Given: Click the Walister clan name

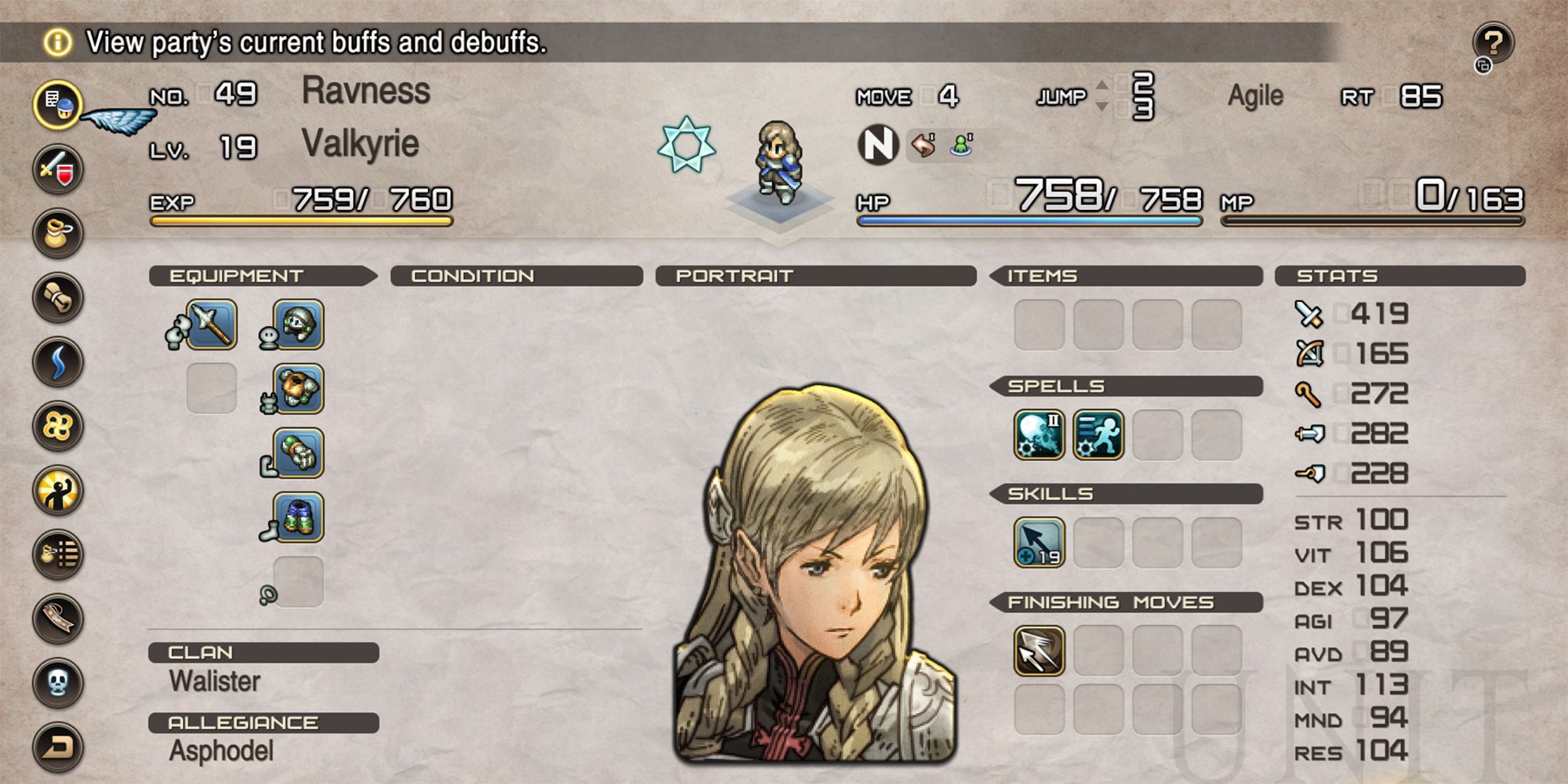Looking at the screenshot, I should (213, 681).
